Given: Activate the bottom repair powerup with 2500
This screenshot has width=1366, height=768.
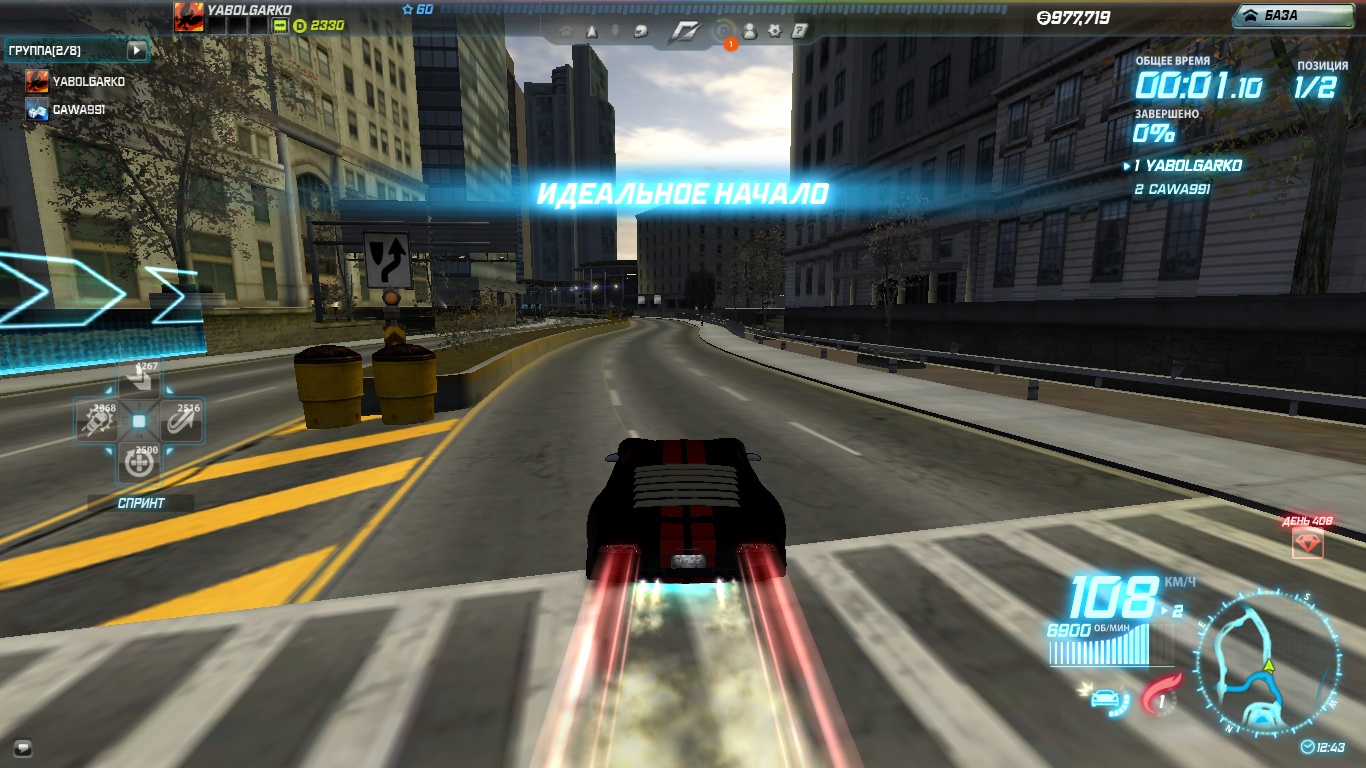Looking at the screenshot, I should [139, 463].
